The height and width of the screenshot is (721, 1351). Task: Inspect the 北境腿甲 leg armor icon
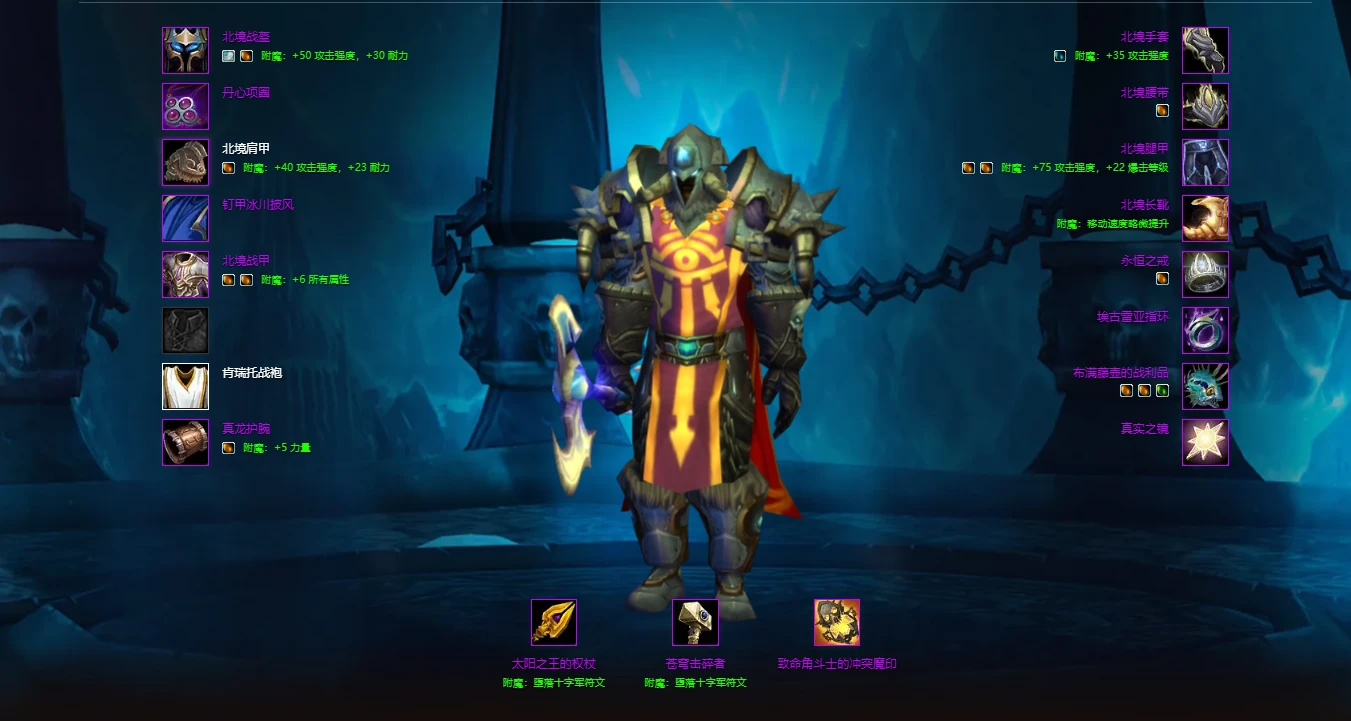click(1205, 162)
